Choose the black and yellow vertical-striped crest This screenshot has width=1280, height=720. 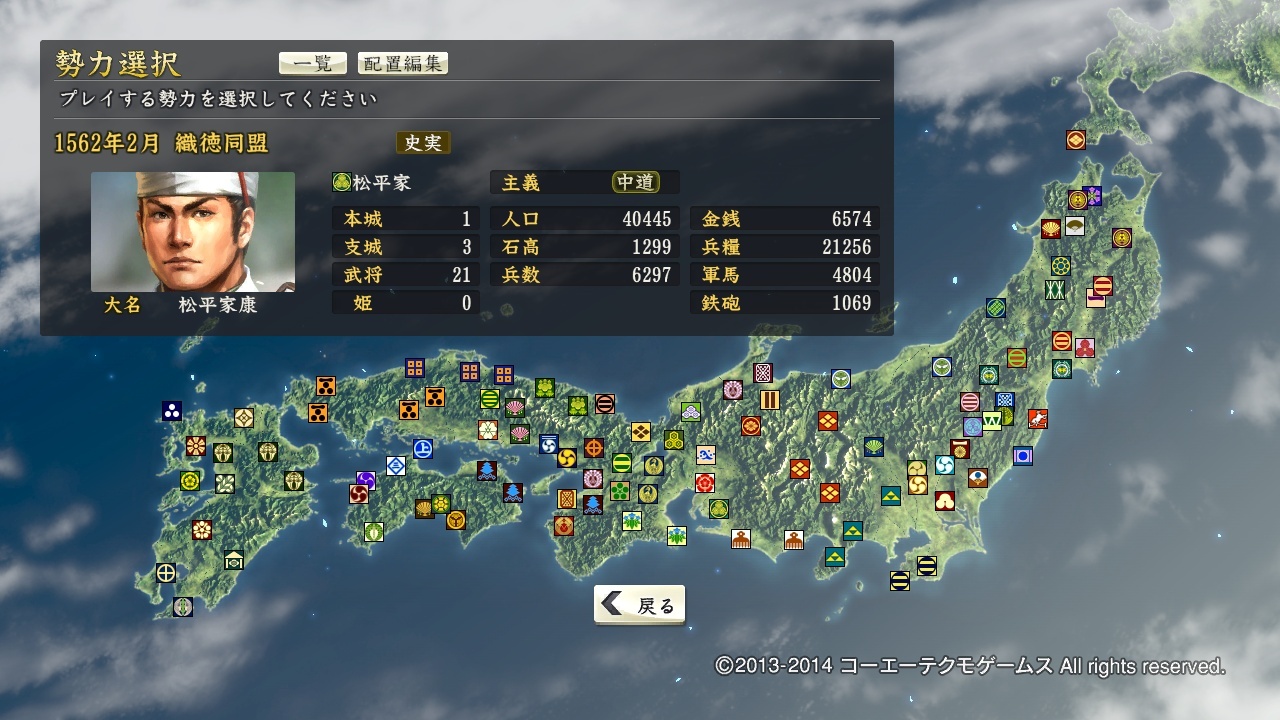click(x=770, y=399)
